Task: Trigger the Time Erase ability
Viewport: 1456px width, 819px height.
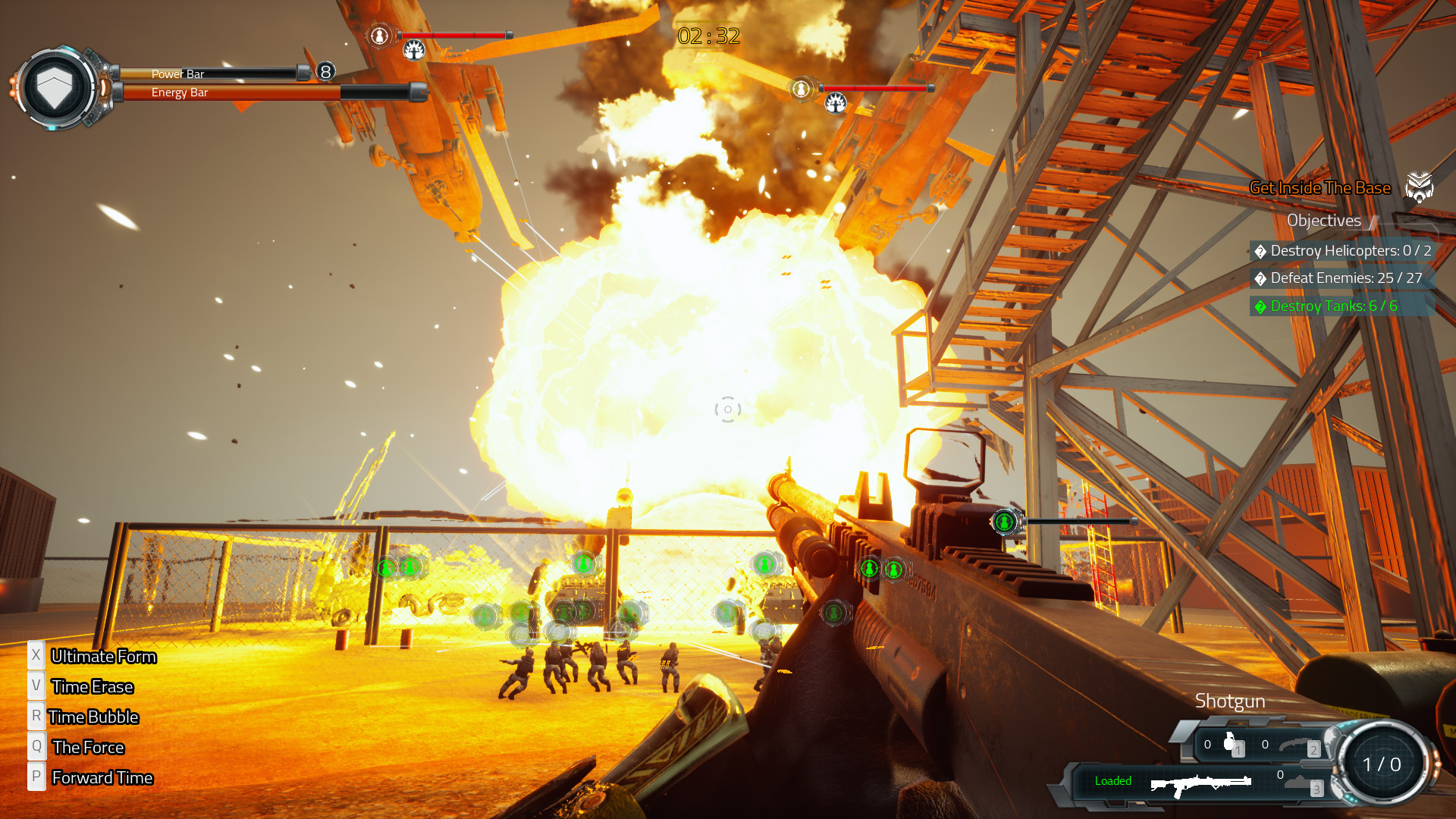Action: coord(92,687)
